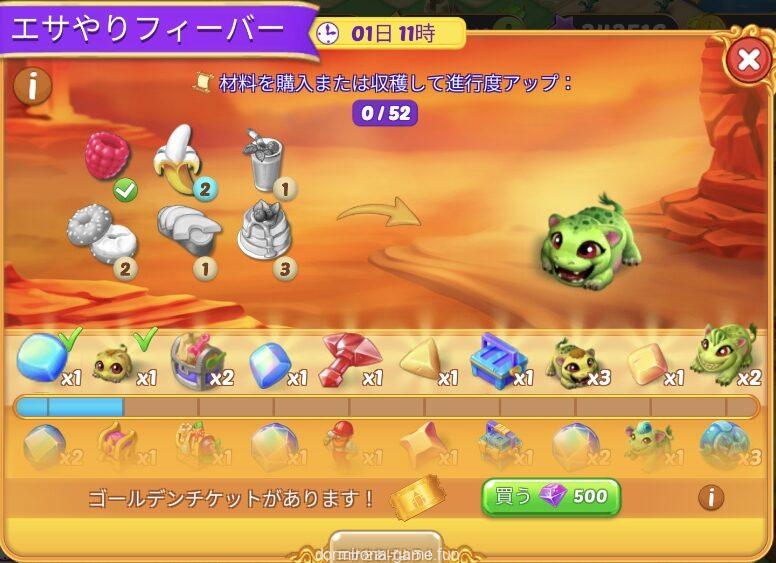This screenshot has width=776, height=563.
Task: Buy the golden ticket for 500 gems
Action: coord(551,496)
